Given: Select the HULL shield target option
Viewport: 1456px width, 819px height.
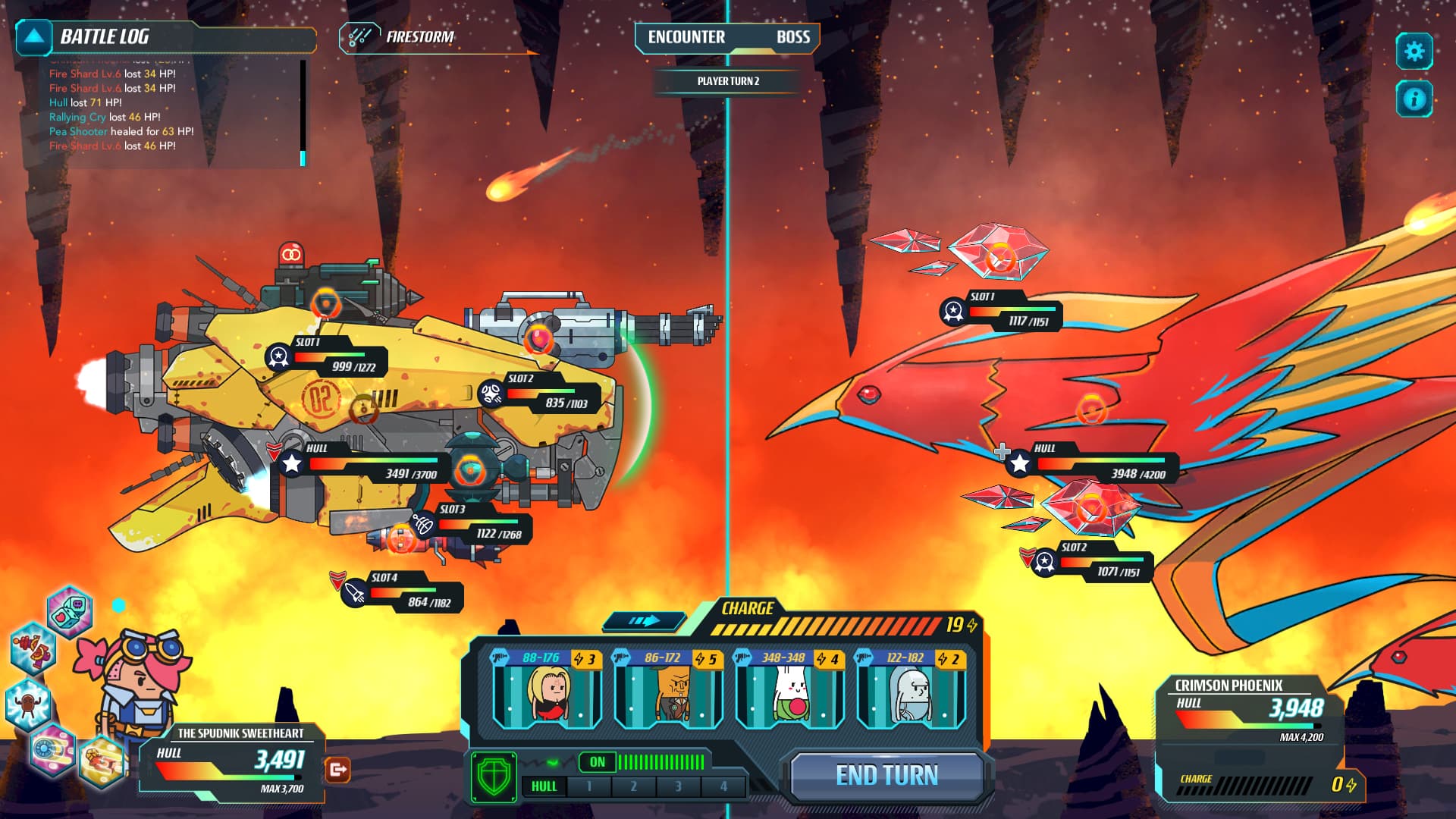Looking at the screenshot, I should 544,786.
